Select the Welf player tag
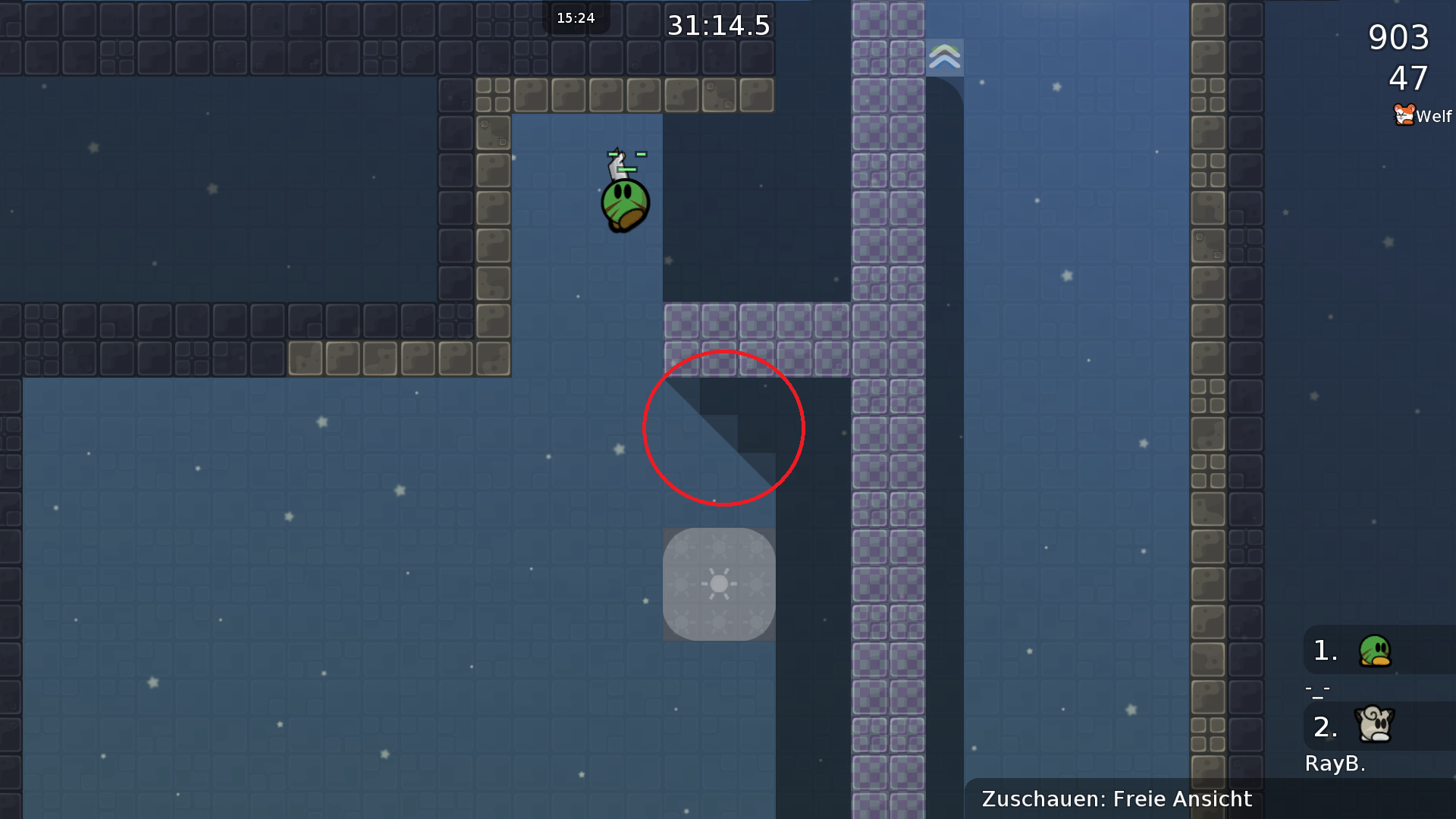Screen dimensions: 1456x819 [x=1423, y=116]
